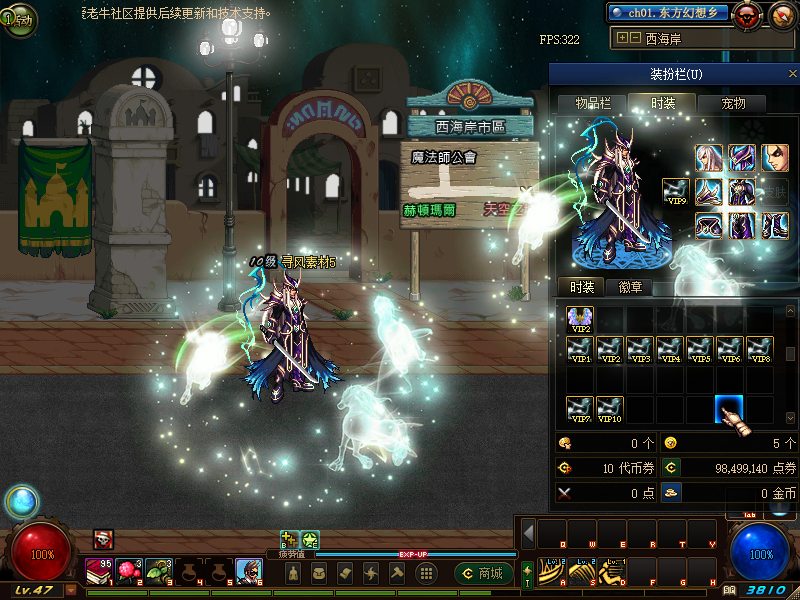
Task: Select the VIP10 item slot
Action: [610, 409]
